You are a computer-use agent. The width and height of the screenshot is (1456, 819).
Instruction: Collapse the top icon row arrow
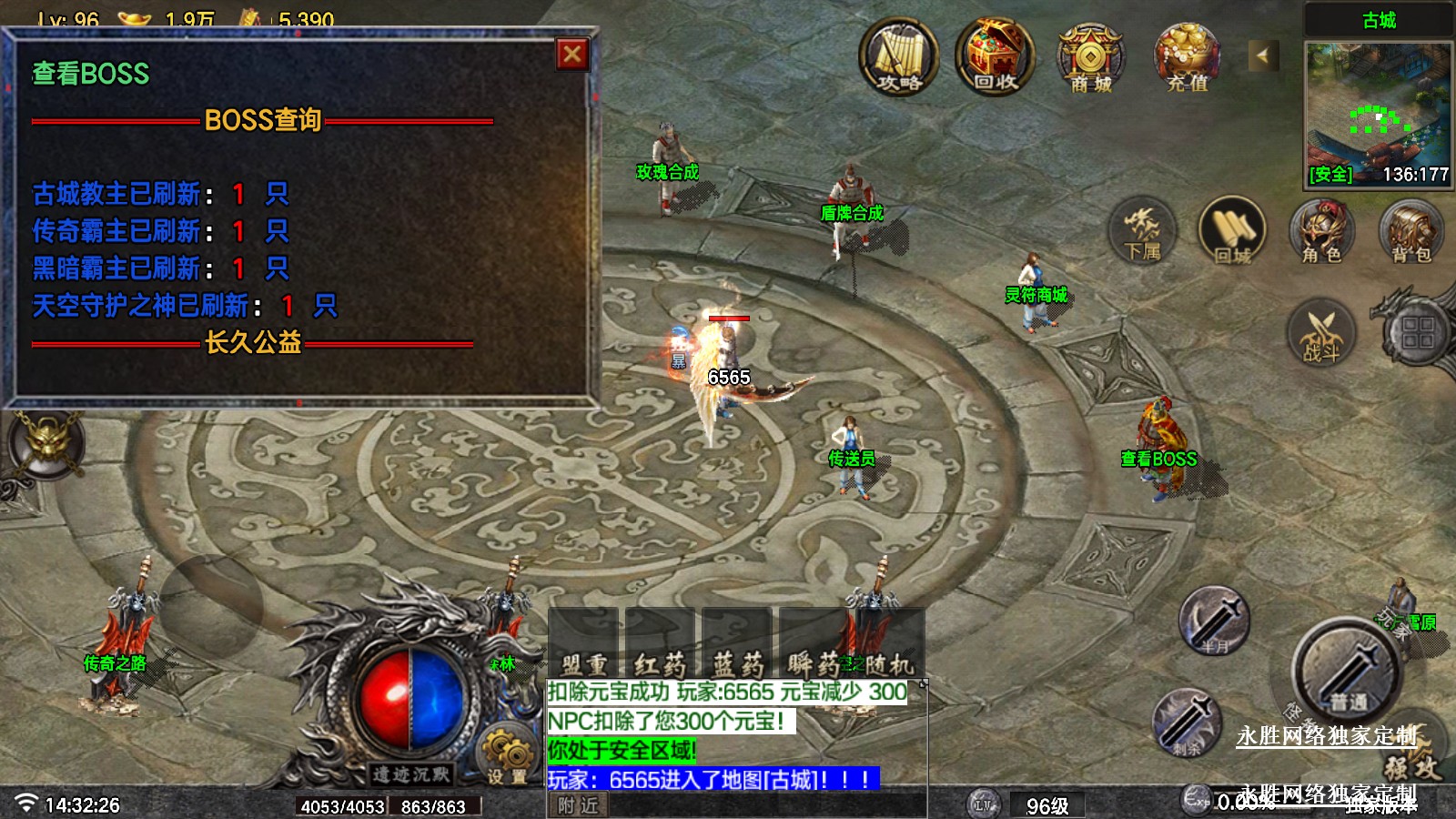coord(1262,56)
